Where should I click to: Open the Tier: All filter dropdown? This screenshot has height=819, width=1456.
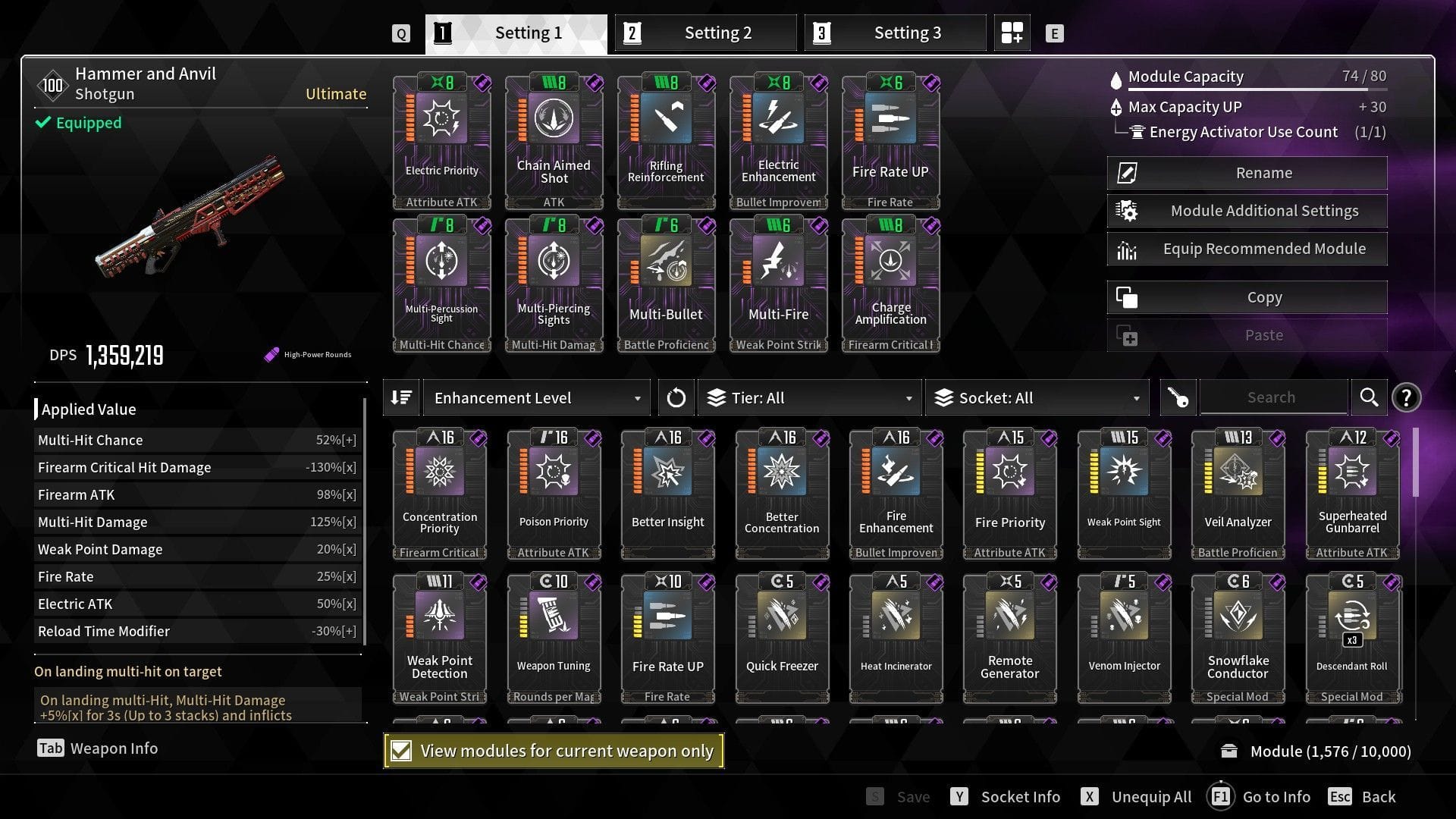coord(809,397)
